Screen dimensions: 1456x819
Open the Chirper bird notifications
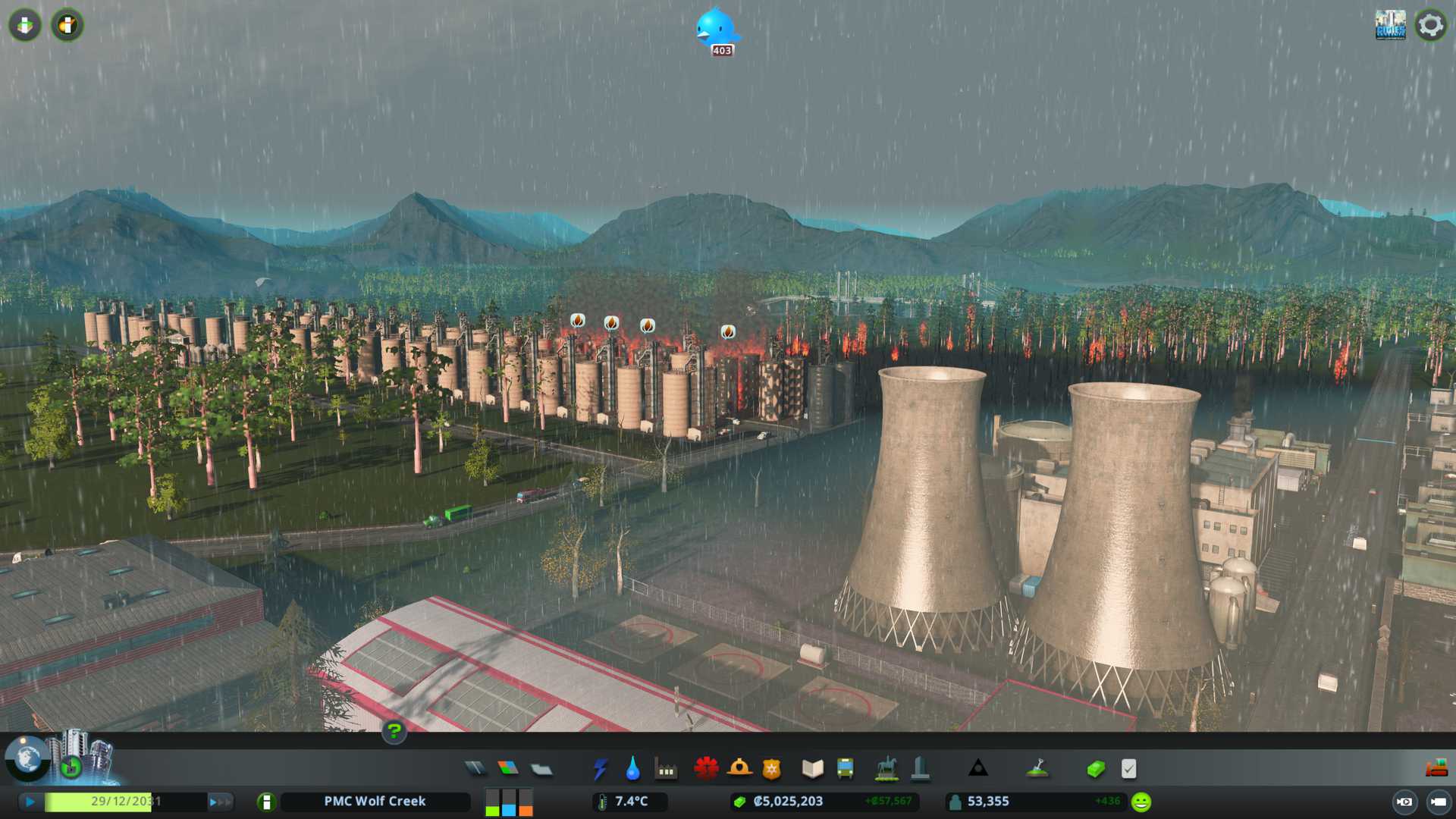click(716, 29)
